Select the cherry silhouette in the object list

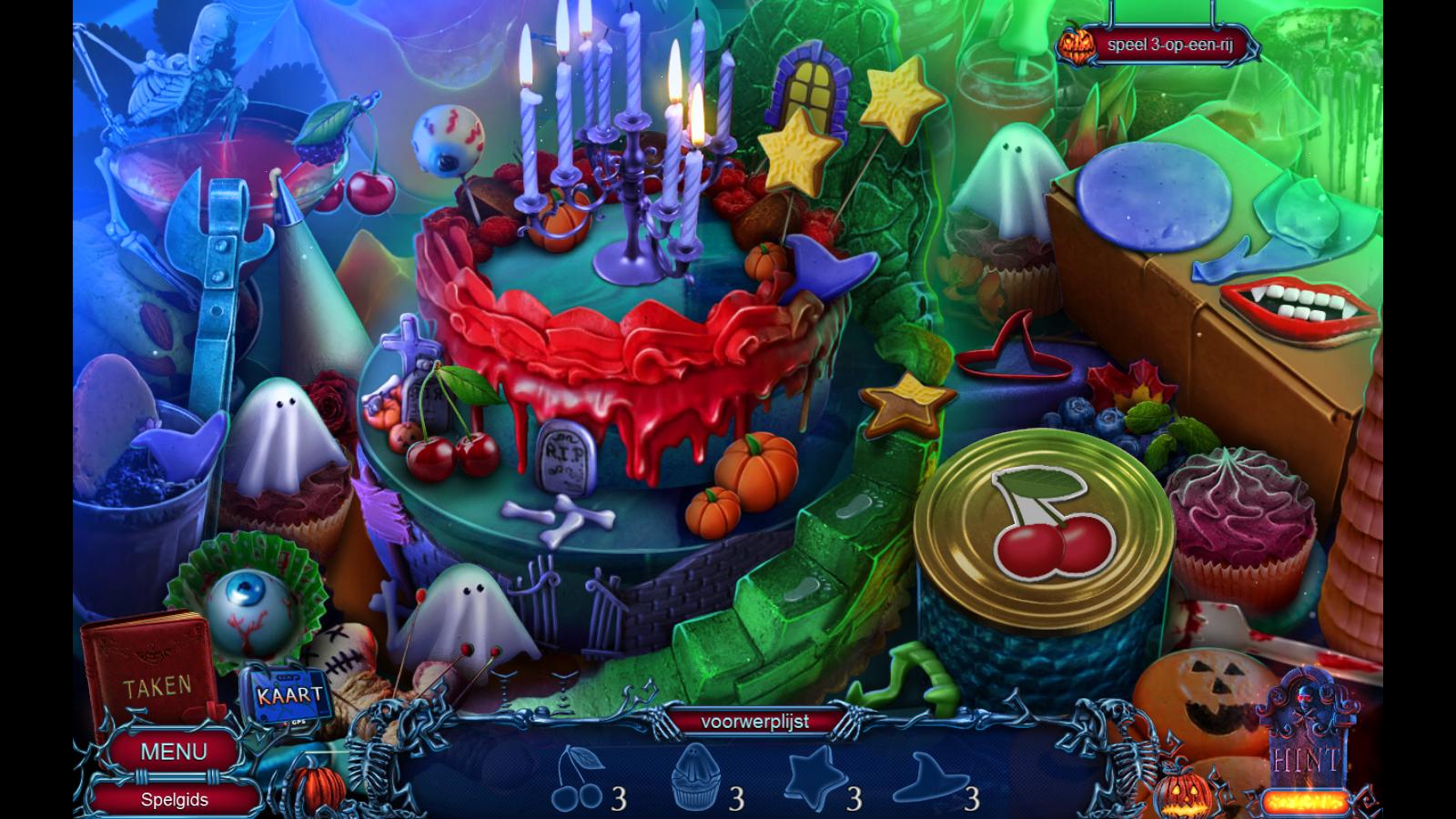[x=577, y=780]
